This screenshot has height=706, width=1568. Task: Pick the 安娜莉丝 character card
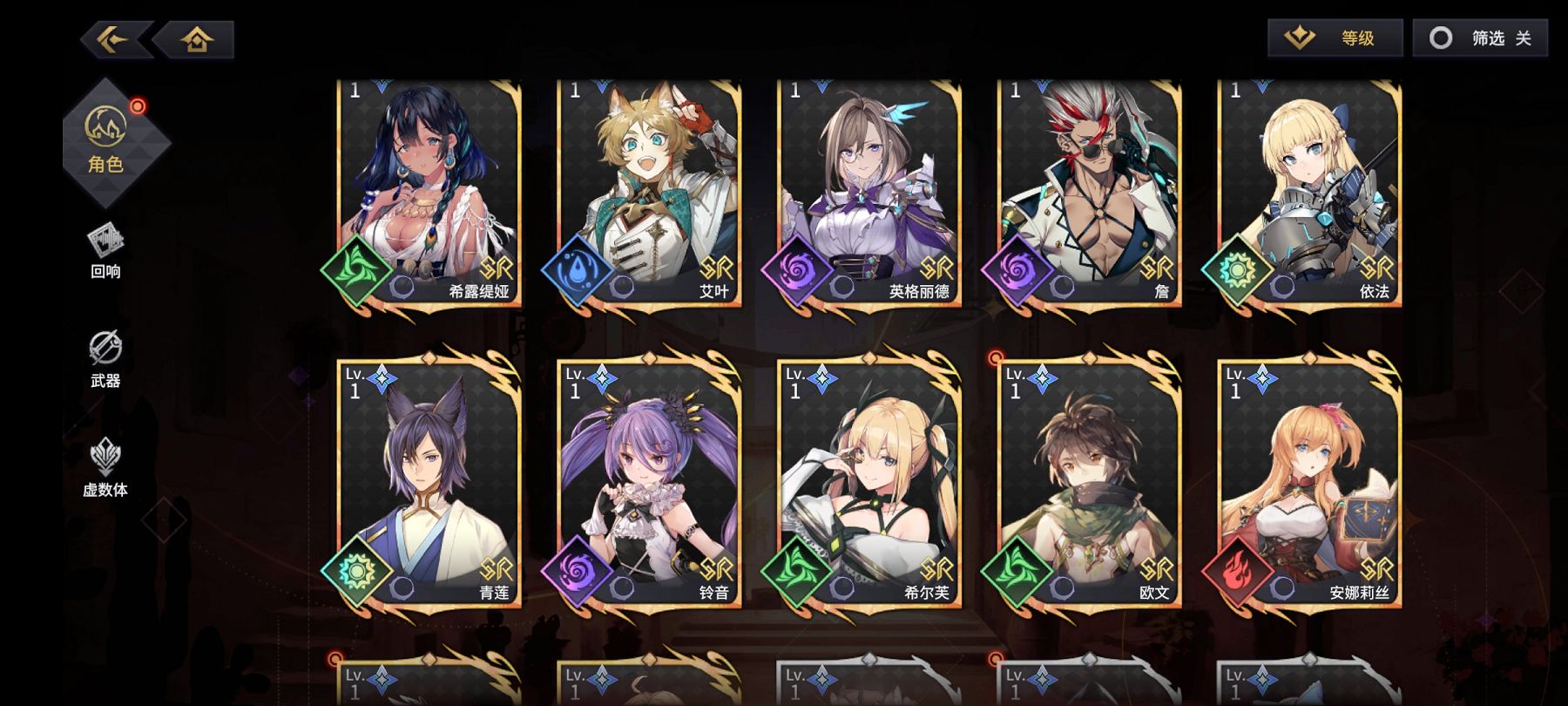1309,484
